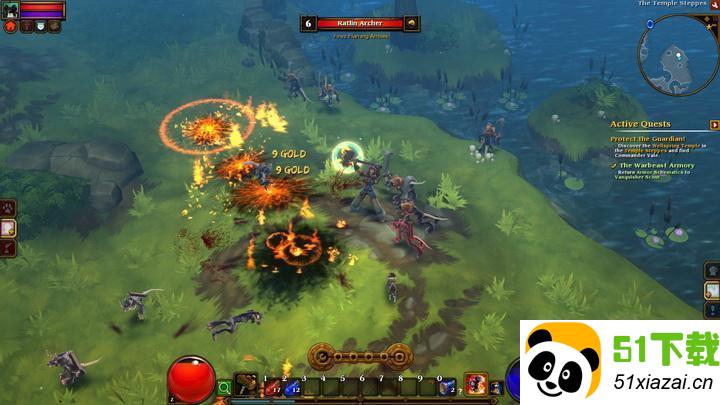
Task: Use the blue mana potion in slot 2
Action: [x=291, y=386]
